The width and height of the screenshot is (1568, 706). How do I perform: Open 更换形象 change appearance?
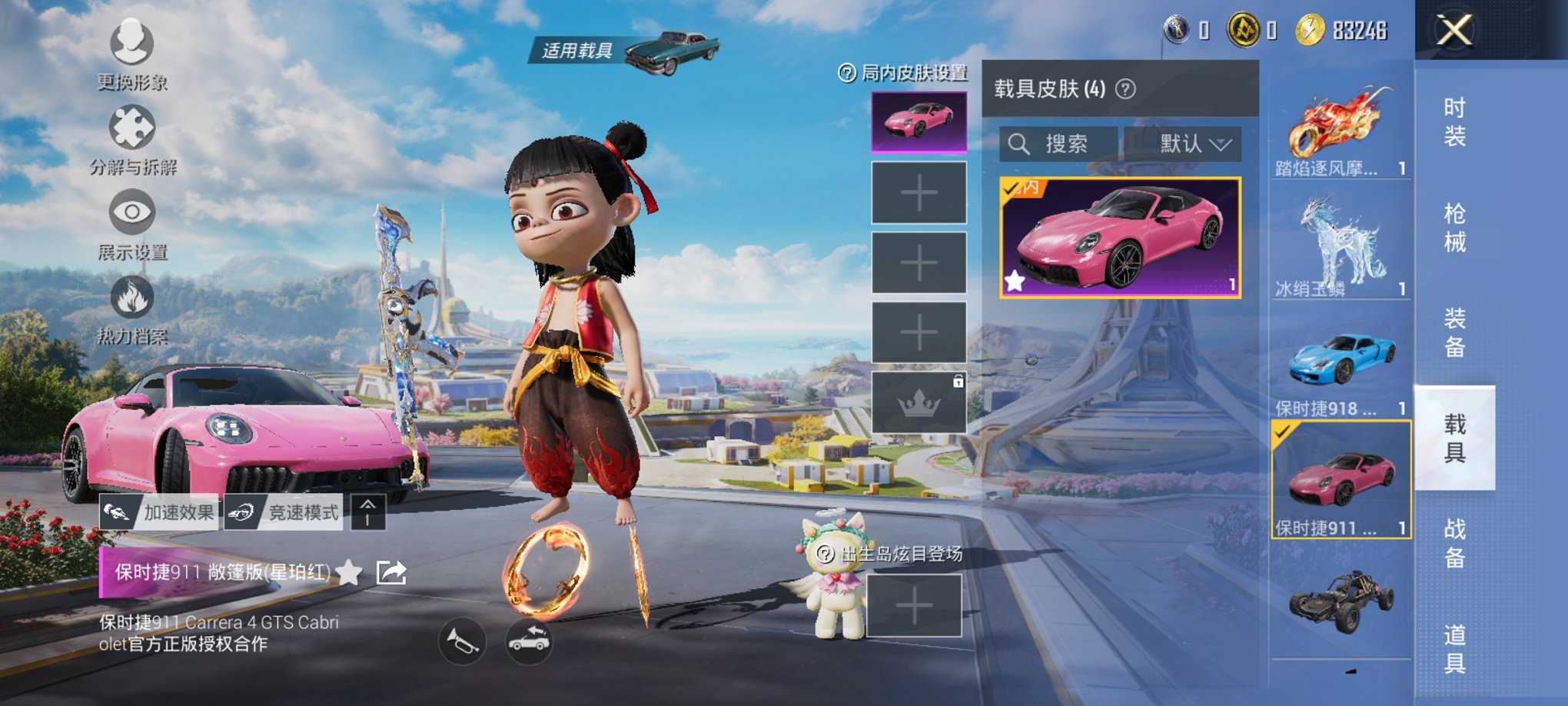(x=132, y=52)
